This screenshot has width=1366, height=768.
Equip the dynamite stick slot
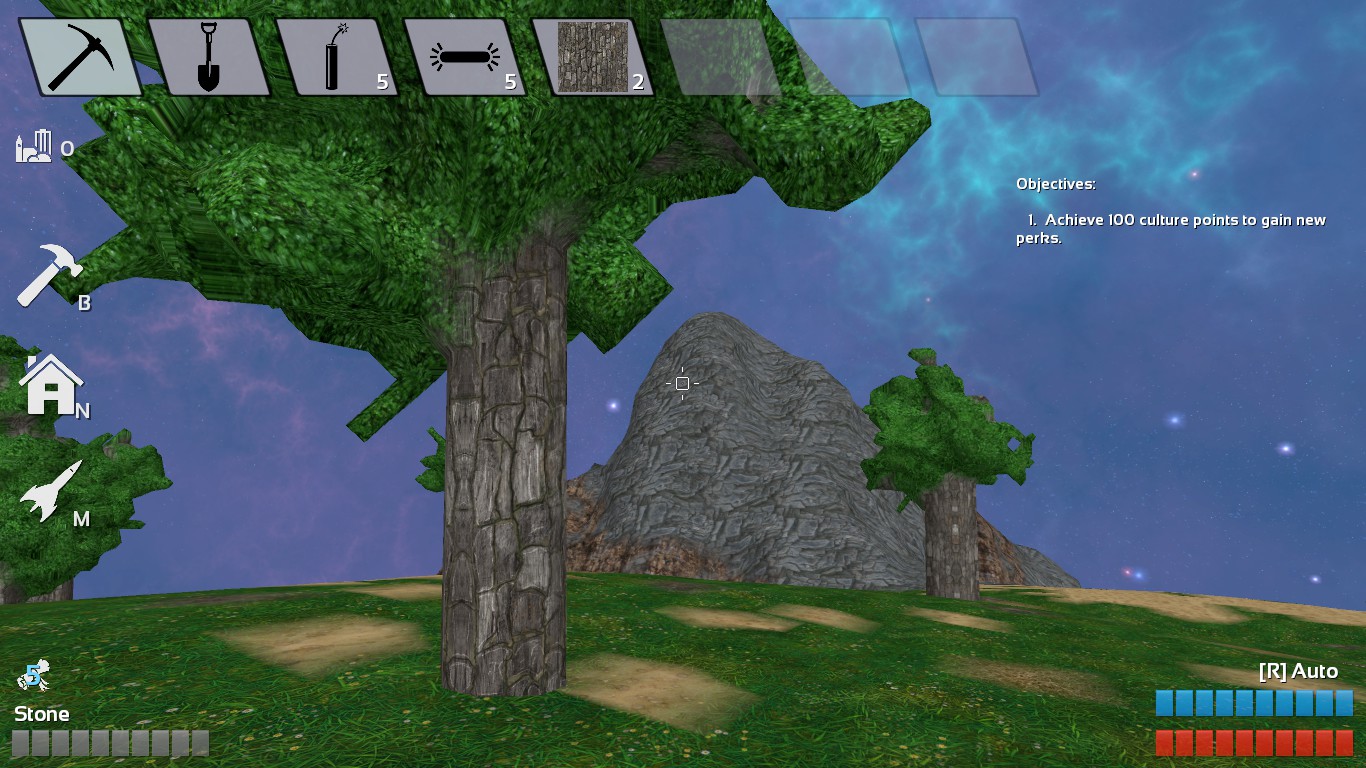pos(336,58)
